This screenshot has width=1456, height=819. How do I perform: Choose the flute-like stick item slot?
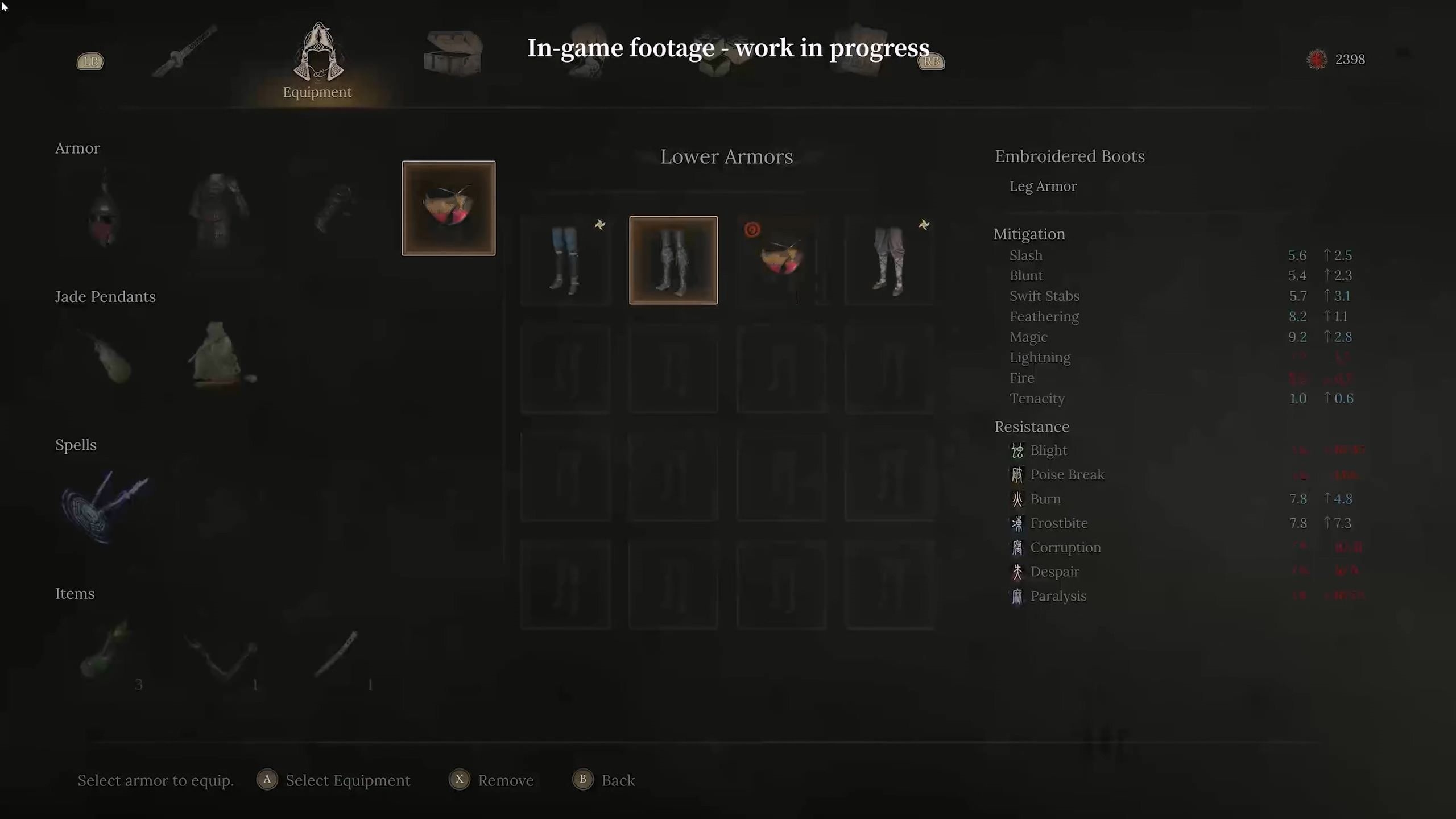[x=337, y=654]
